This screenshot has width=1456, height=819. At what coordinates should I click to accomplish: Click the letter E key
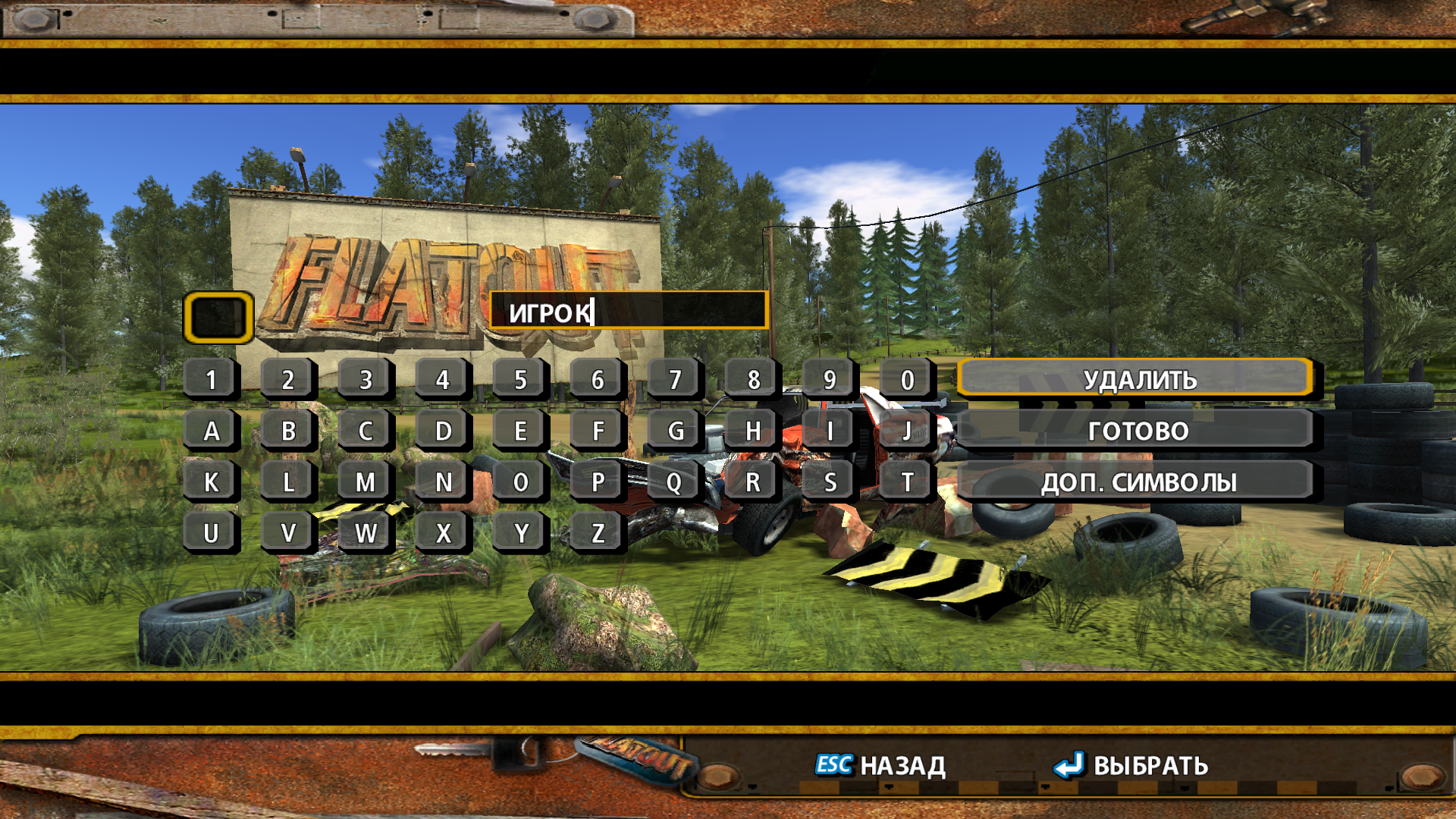520,431
